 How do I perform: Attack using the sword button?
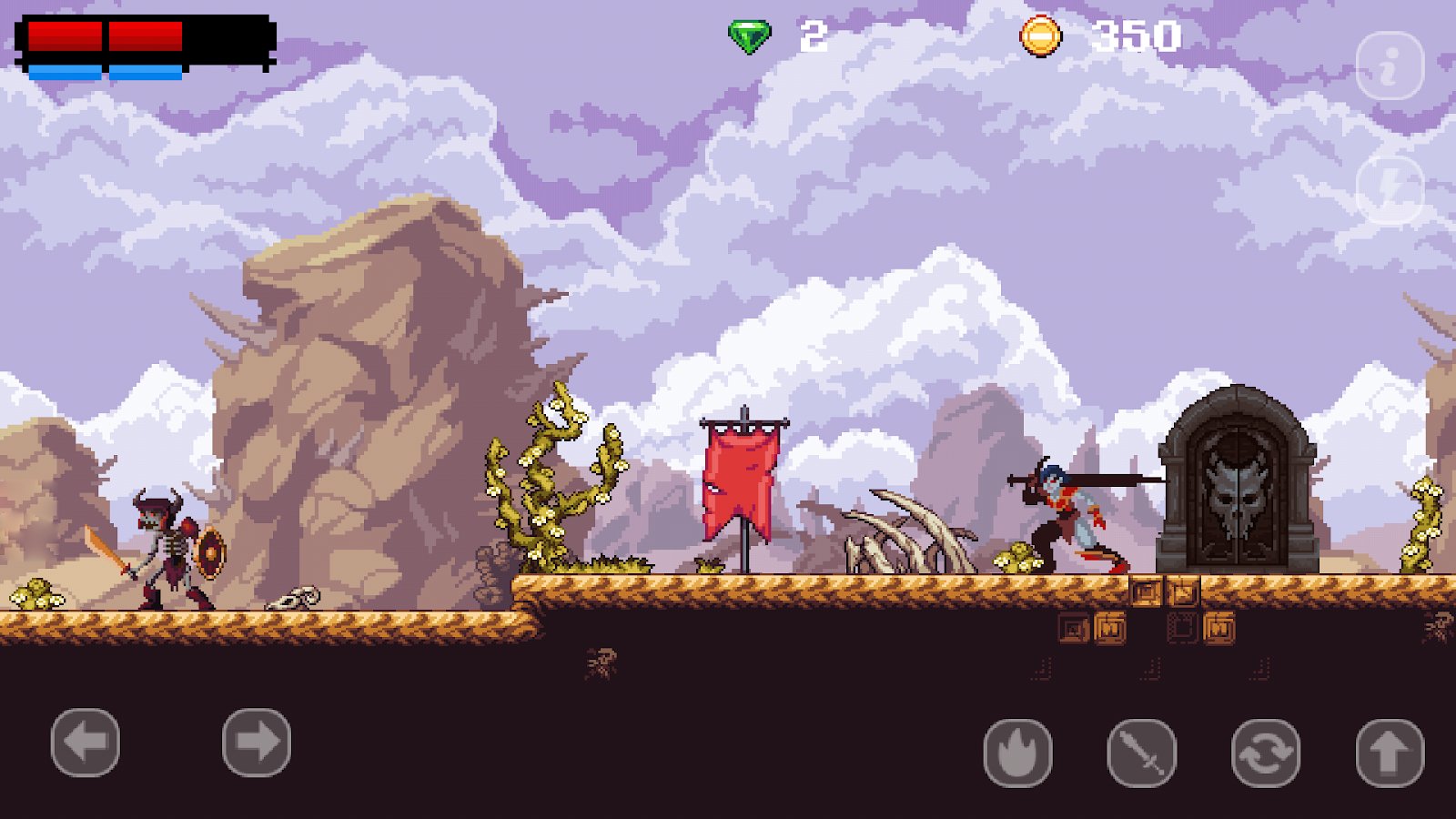click(1142, 753)
